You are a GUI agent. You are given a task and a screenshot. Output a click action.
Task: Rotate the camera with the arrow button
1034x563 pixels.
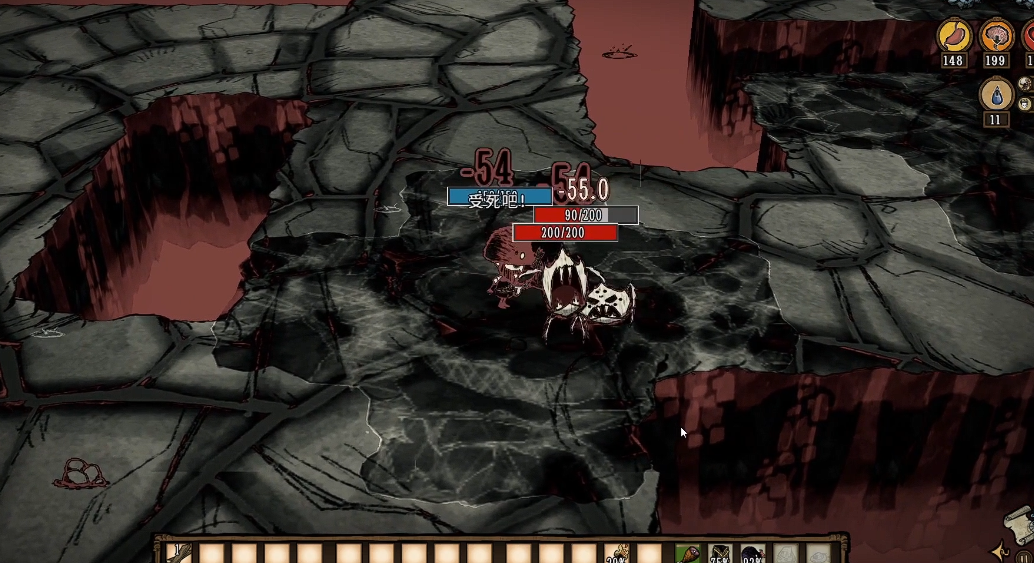point(999,551)
